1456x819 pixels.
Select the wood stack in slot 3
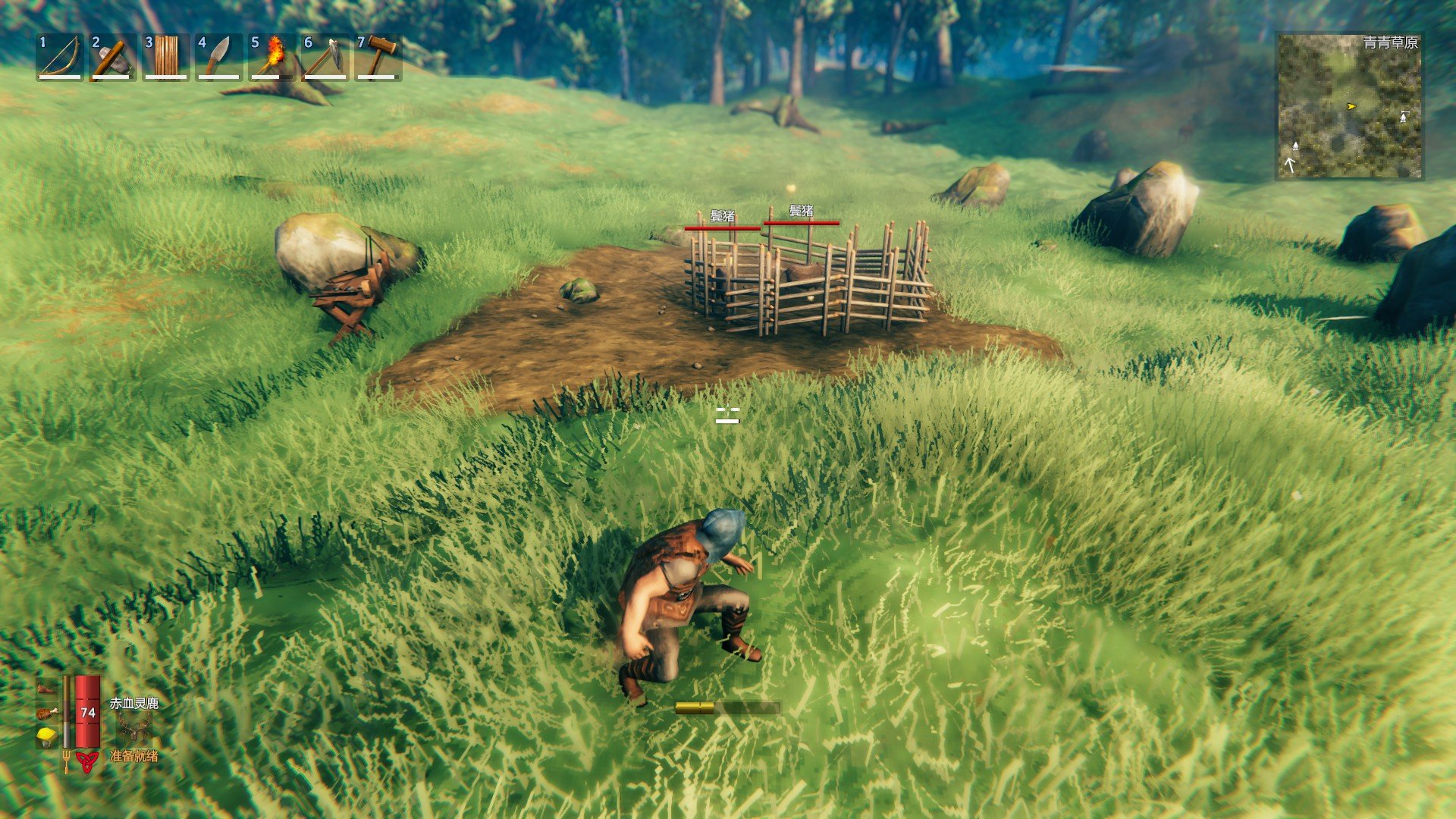166,57
